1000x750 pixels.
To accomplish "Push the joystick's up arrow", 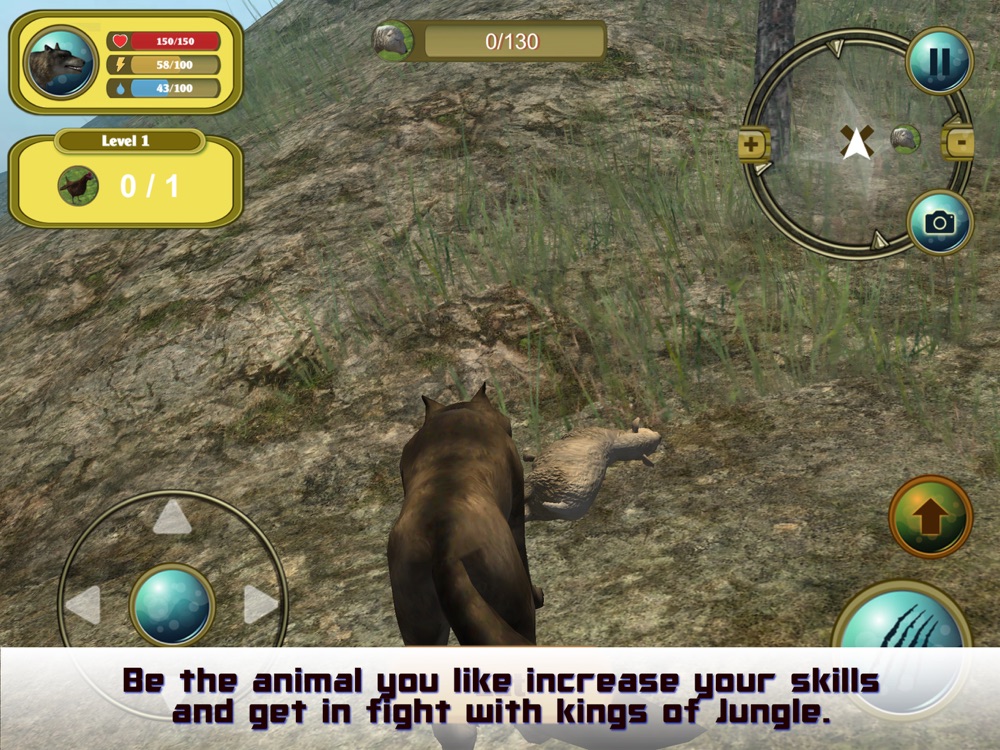I will coord(172,518).
